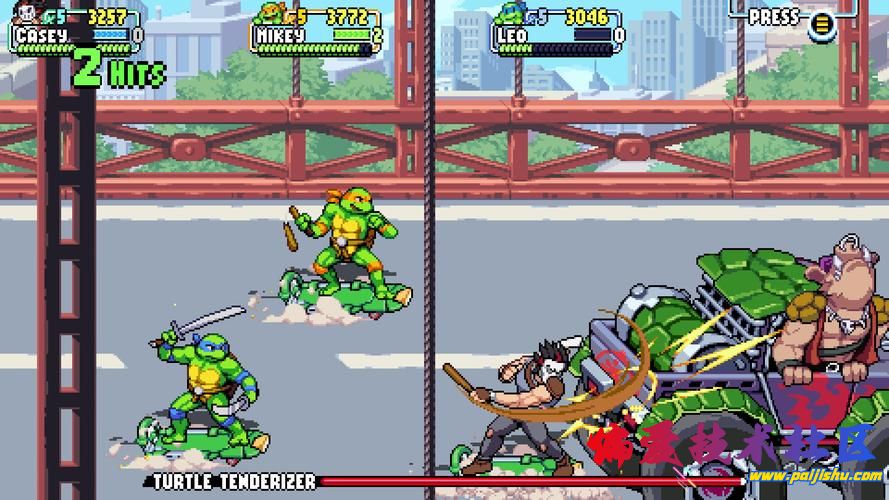Viewport: 889px width, 500px height.
Task: Choose Leo's character portrait icon
Action: point(508,15)
